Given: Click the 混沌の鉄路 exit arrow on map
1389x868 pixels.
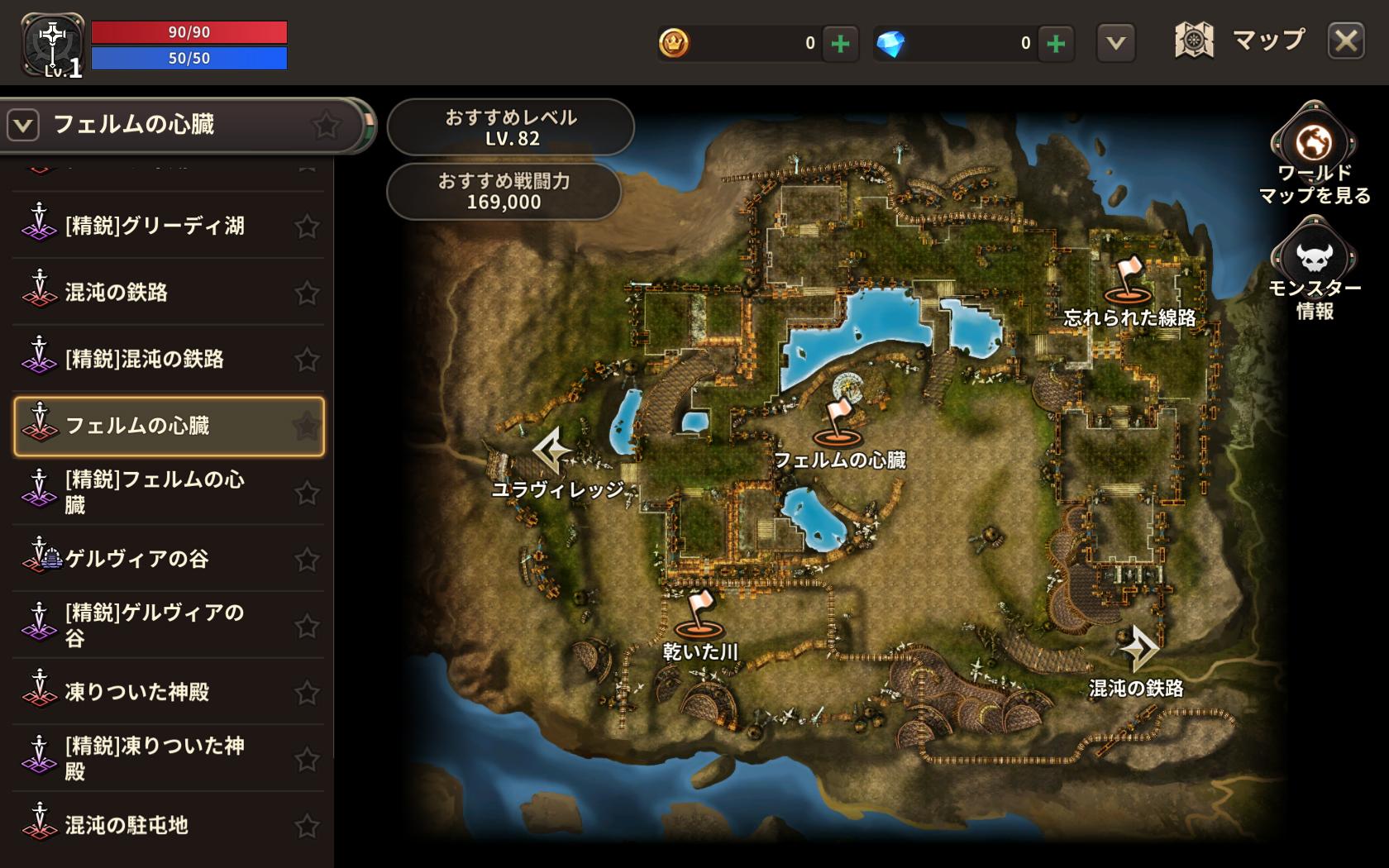Looking at the screenshot, I should pos(1138,648).
